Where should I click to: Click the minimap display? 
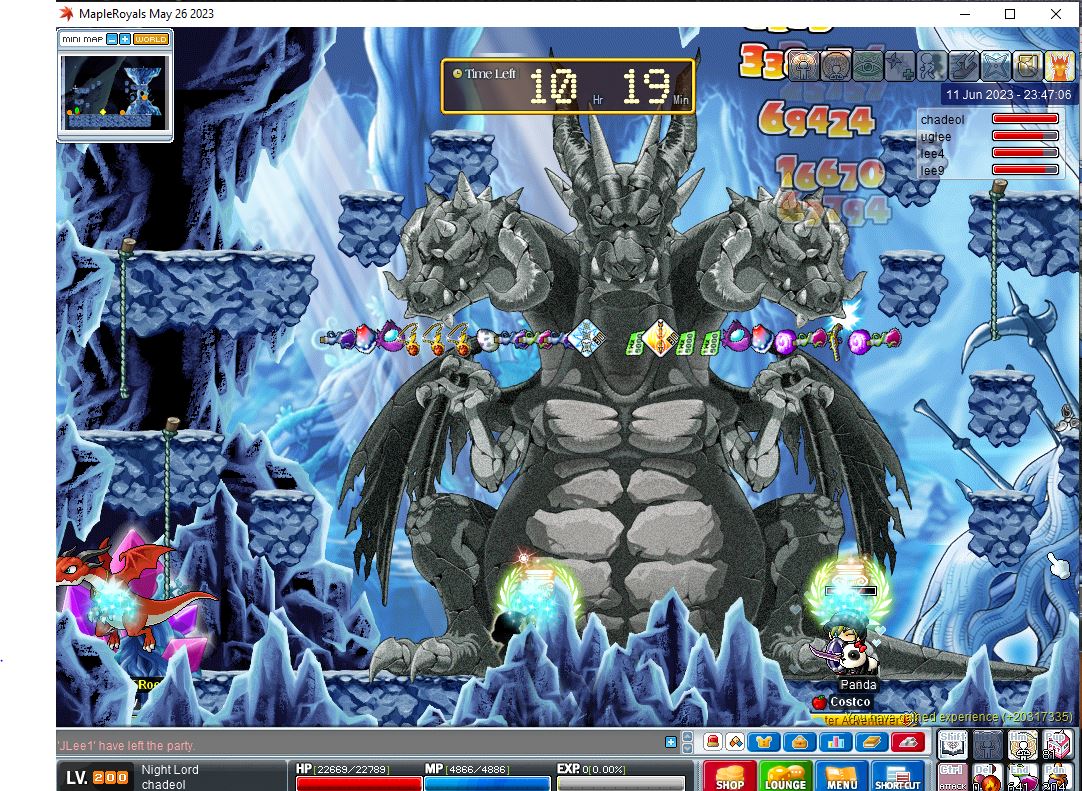(114, 97)
